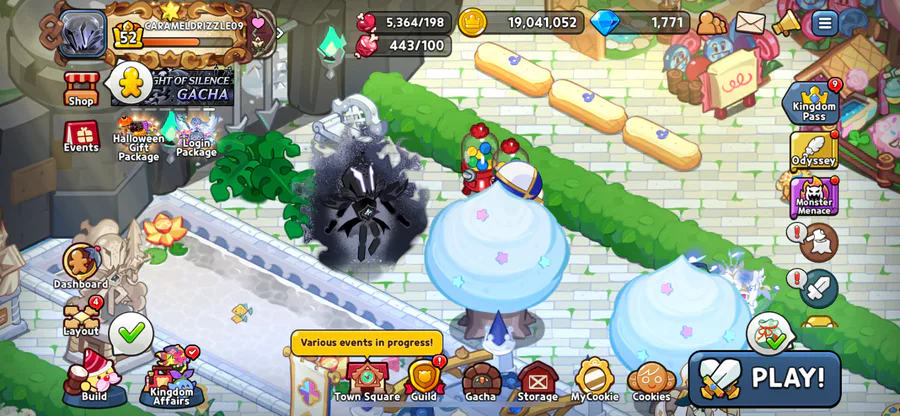The height and width of the screenshot is (416, 900).
Task: Go to the Town Square
Action: pyautogui.click(x=367, y=381)
